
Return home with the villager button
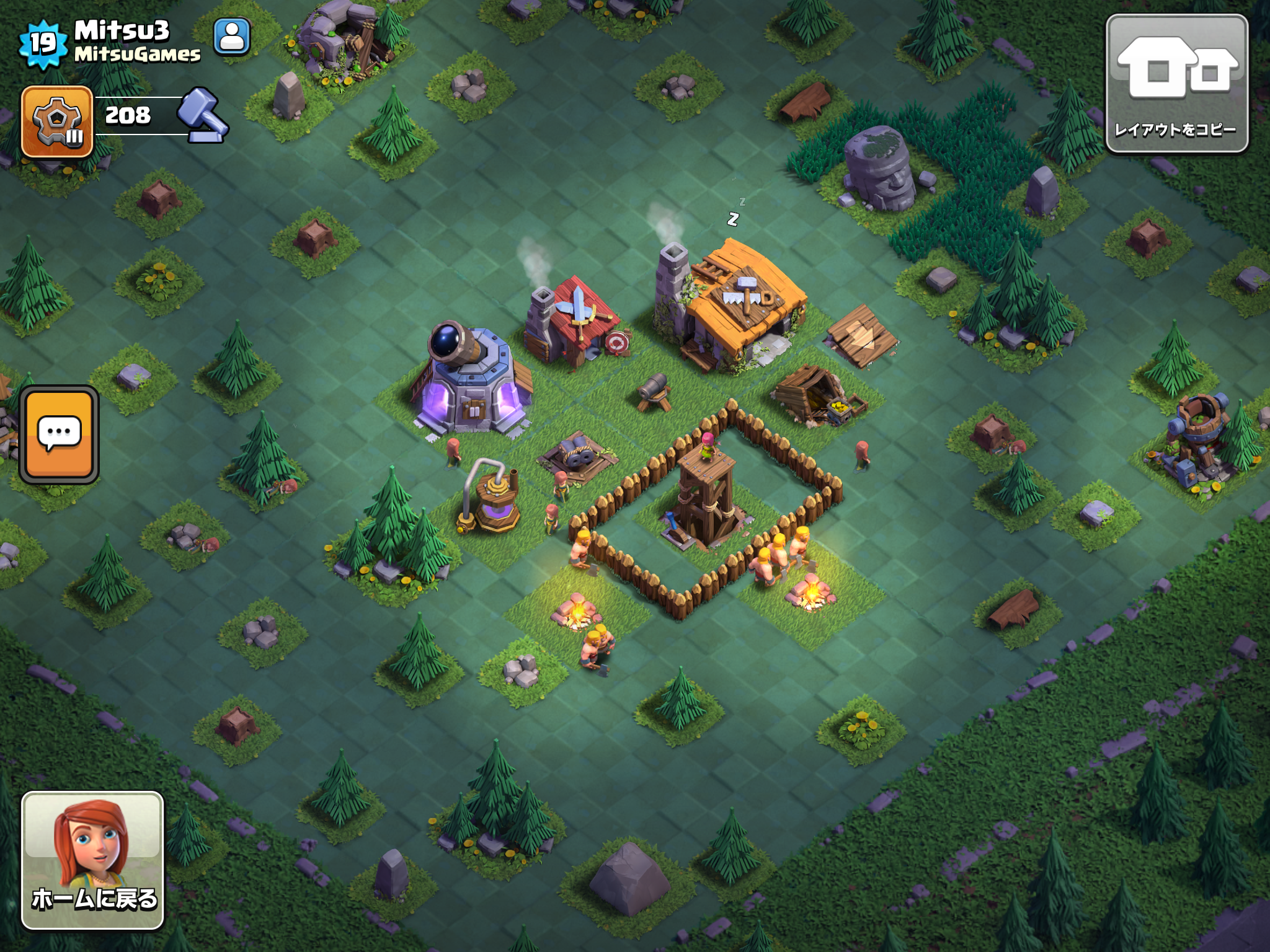click(x=93, y=860)
